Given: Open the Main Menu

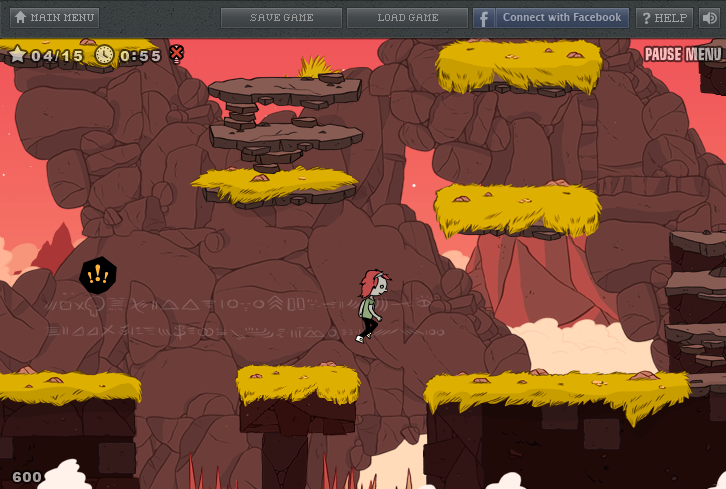Looking at the screenshot, I should (x=54, y=18).
